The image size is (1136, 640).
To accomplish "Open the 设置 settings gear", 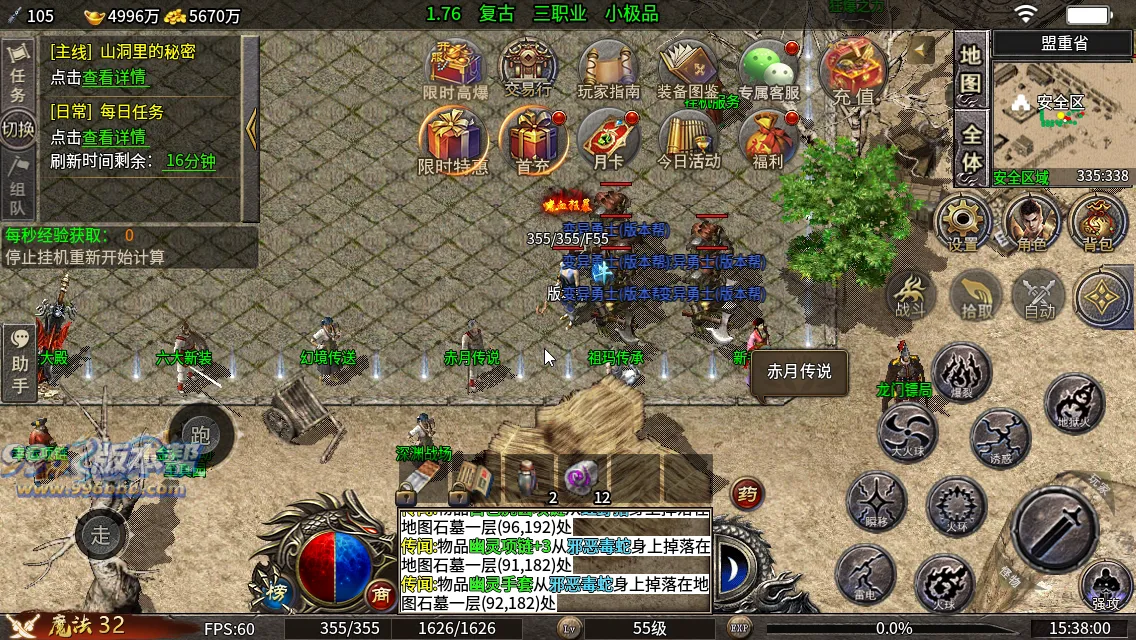I will coord(963,222).
